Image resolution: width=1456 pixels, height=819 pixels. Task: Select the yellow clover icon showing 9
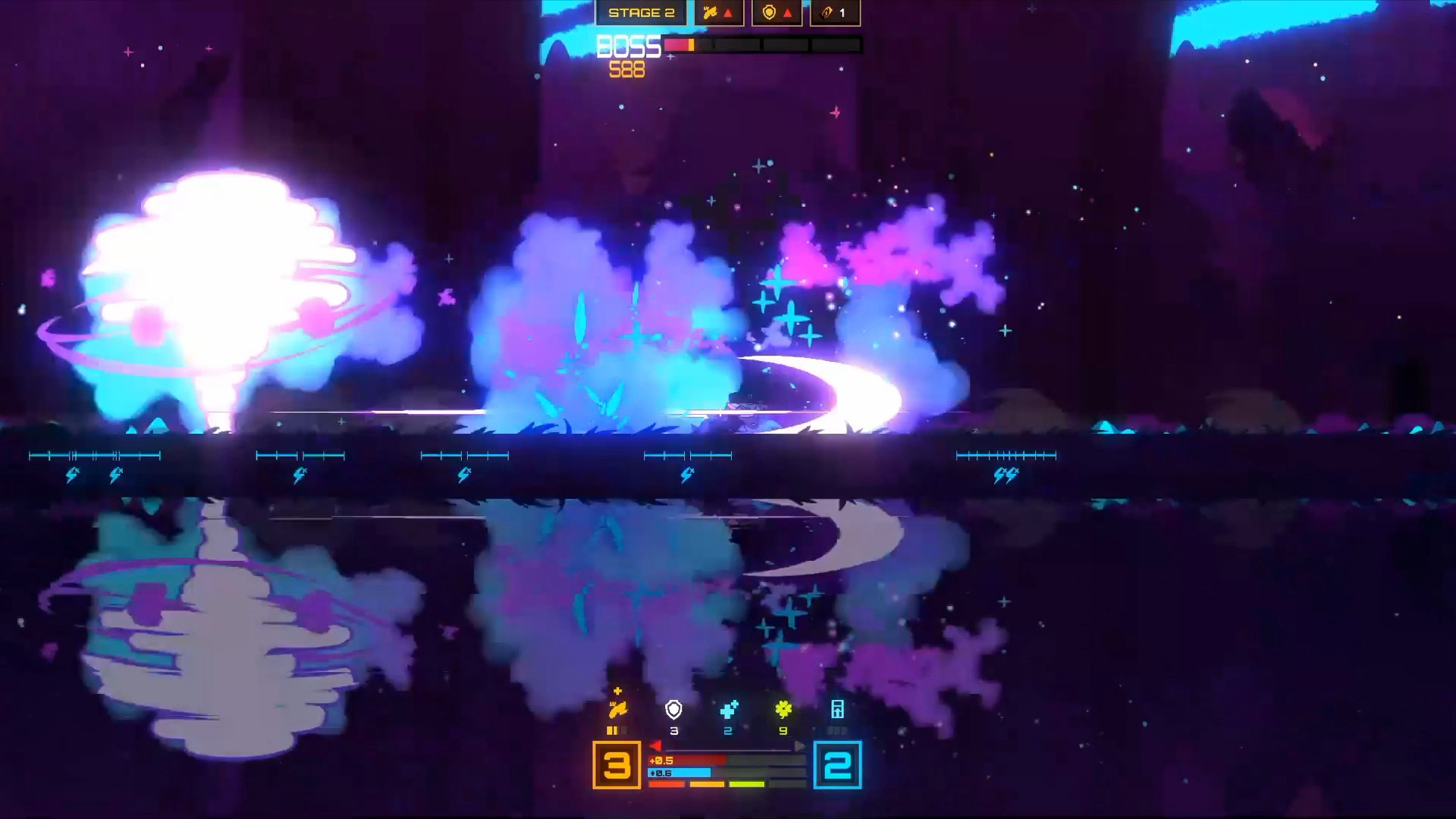783,709
